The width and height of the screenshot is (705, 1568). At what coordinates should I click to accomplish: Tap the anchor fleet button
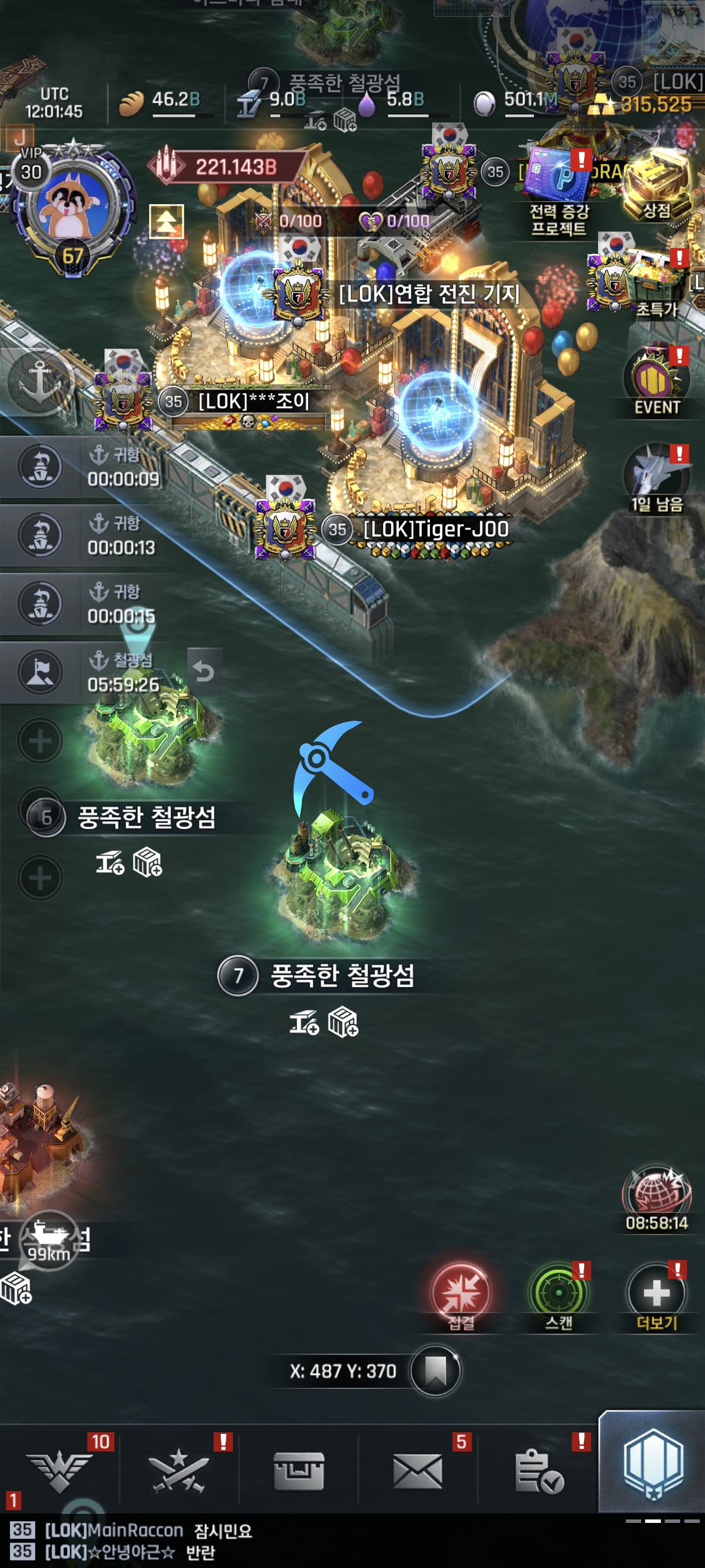click(39, 382)
